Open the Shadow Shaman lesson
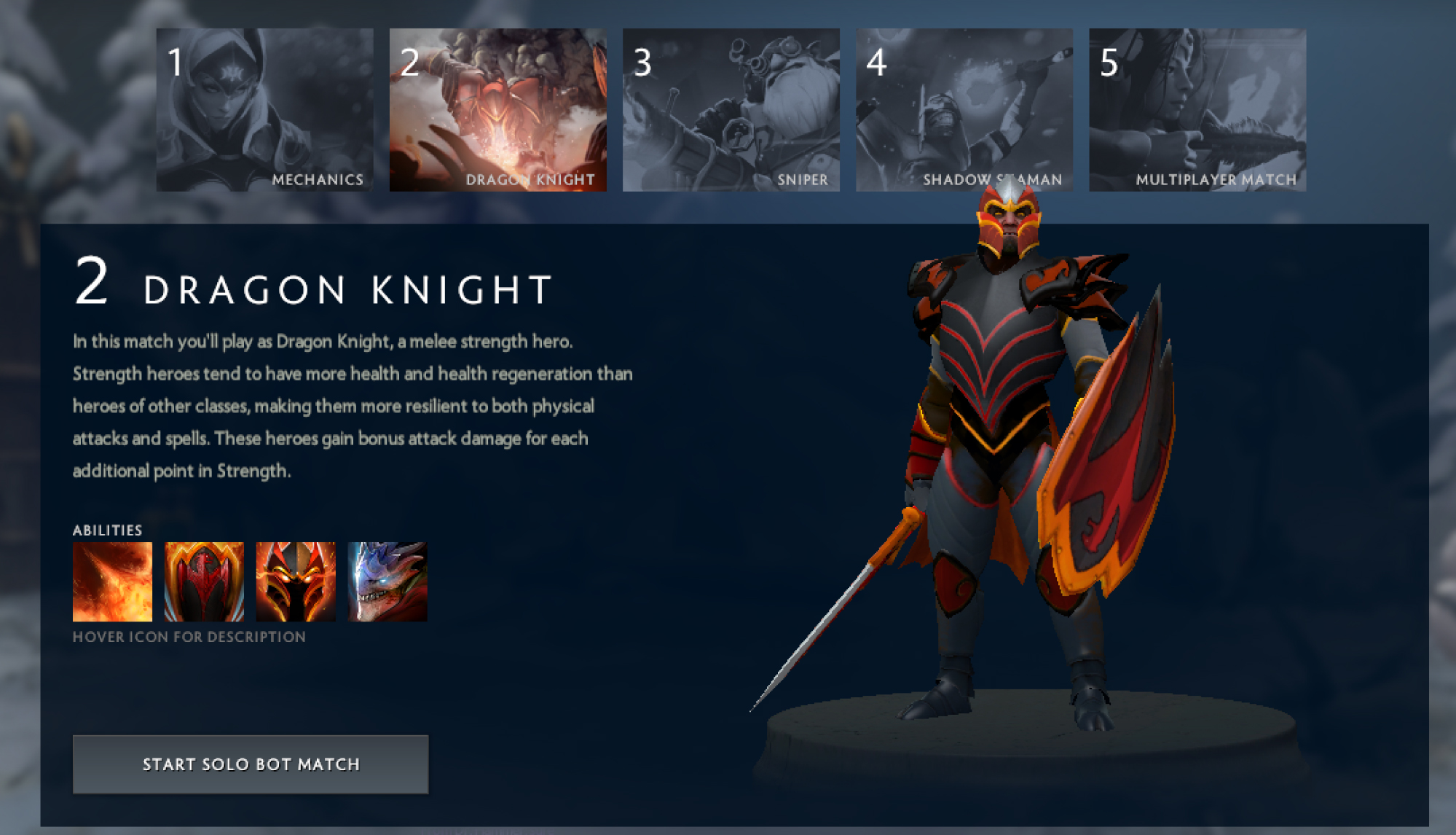 [964, 108]
